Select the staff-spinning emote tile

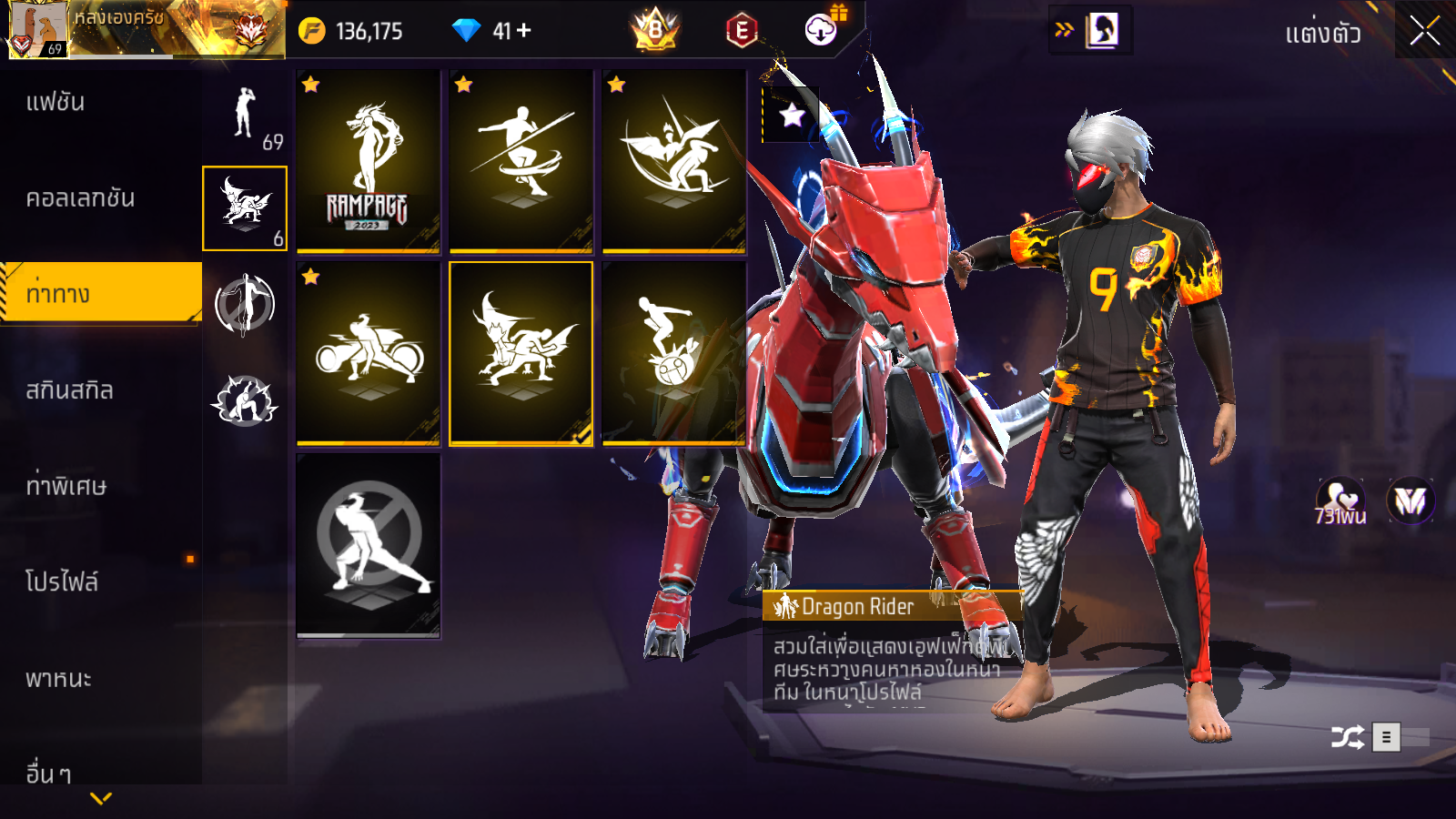521,161
